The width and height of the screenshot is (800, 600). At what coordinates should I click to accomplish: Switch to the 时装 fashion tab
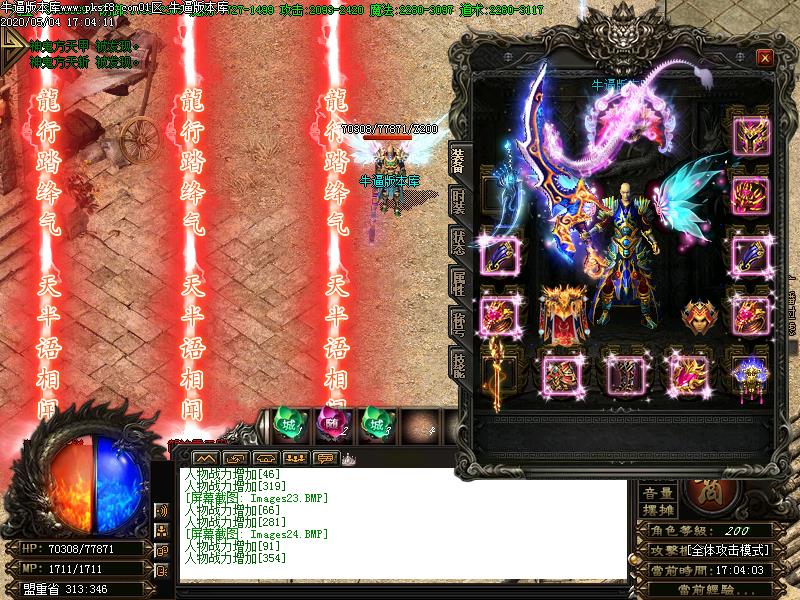(459, 198)
